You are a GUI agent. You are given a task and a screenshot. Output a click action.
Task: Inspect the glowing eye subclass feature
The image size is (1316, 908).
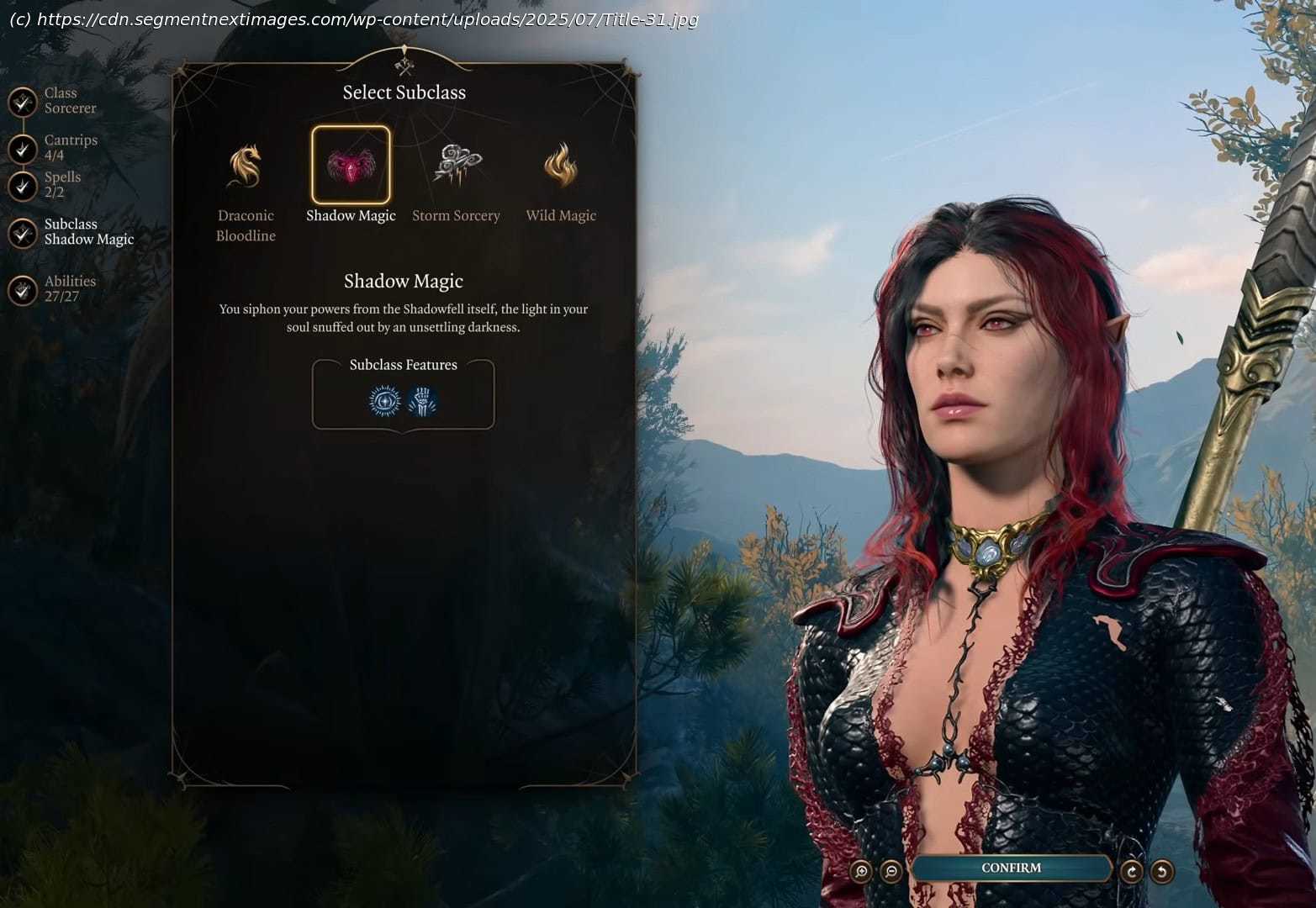[x=385, y=401]
